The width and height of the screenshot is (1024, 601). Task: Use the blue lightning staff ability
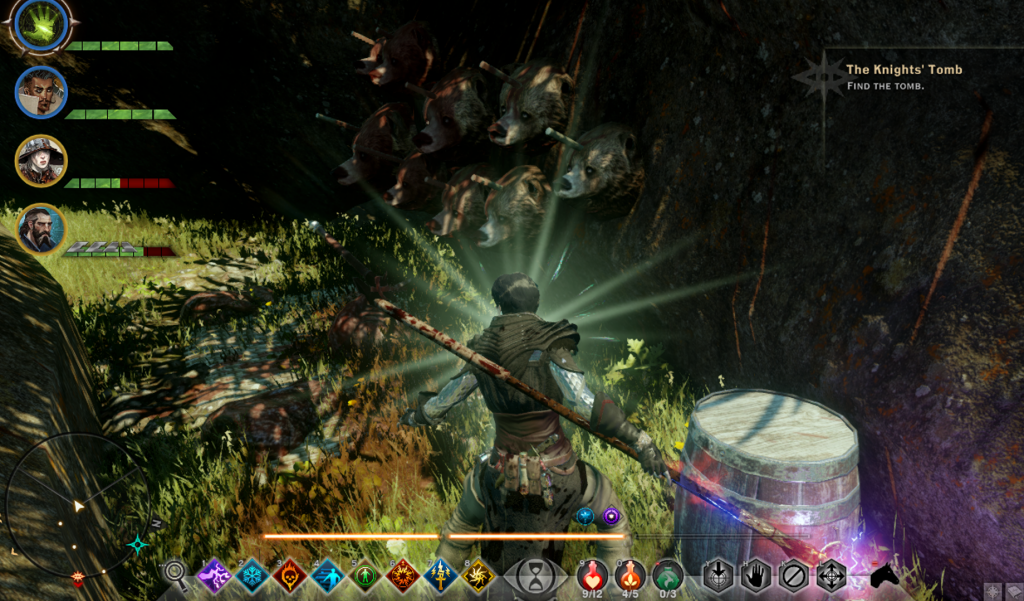point(441,576)
